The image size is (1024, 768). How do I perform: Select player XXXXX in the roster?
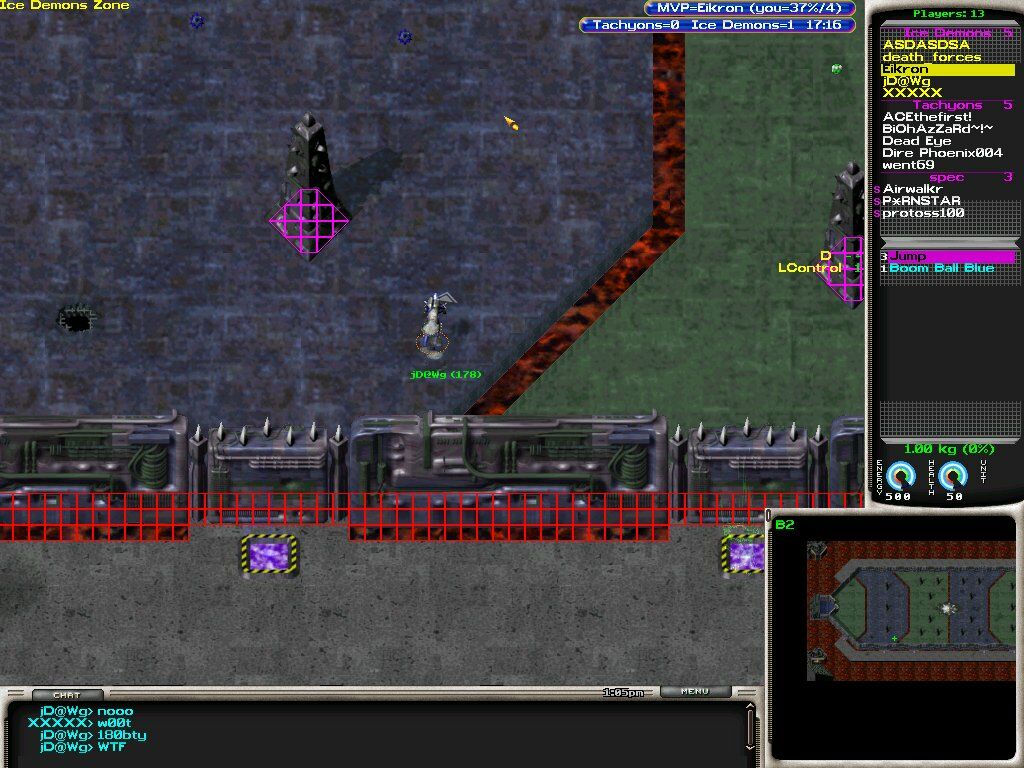pyautogui.click(x=912, y=93)
